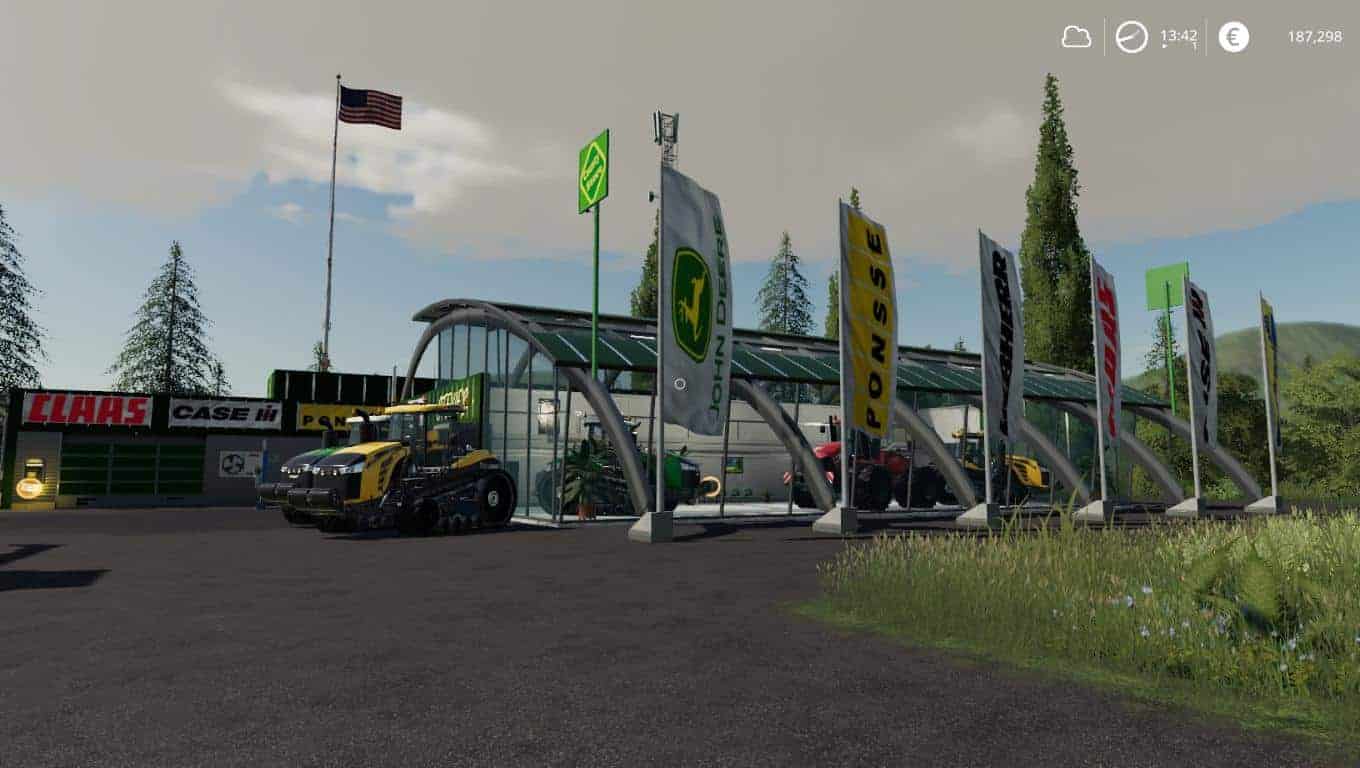Click the cloud weather icon
Screen dimensions: 1360x768
(x=1076, y=37)
